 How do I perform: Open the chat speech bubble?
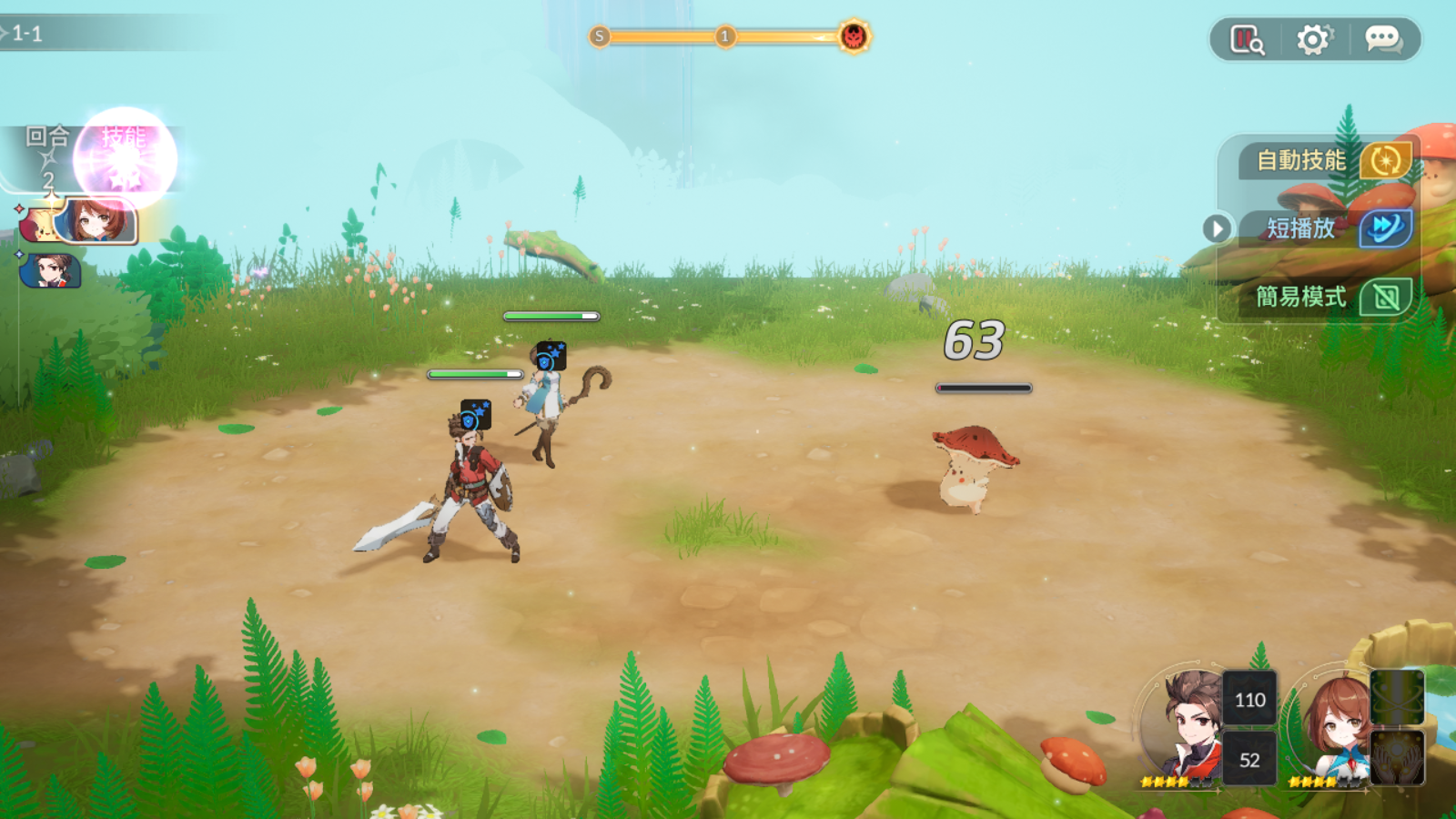1383,40
